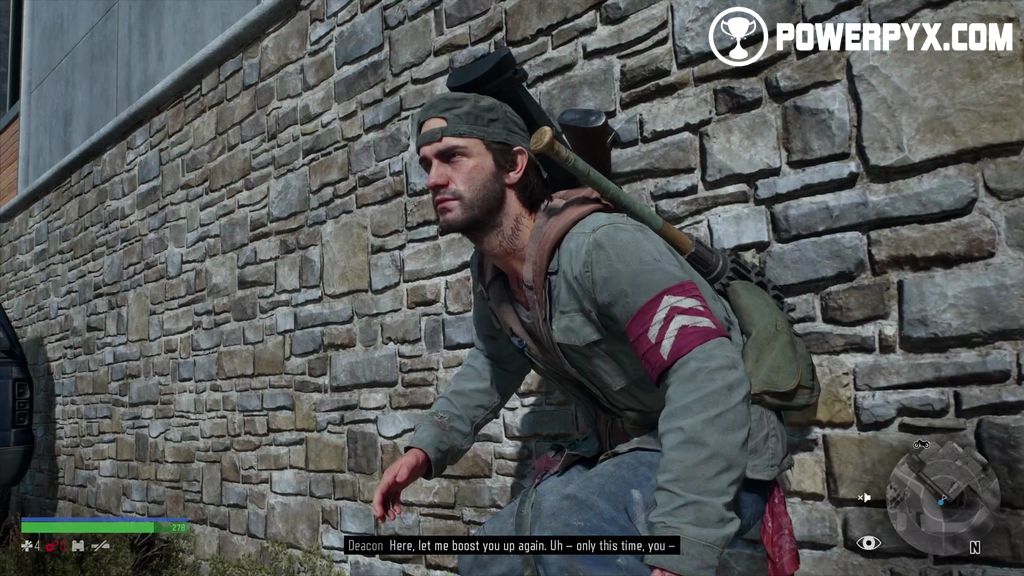
Task: Click the muted speaker noise indicator
Action: [x=864, y=497]
